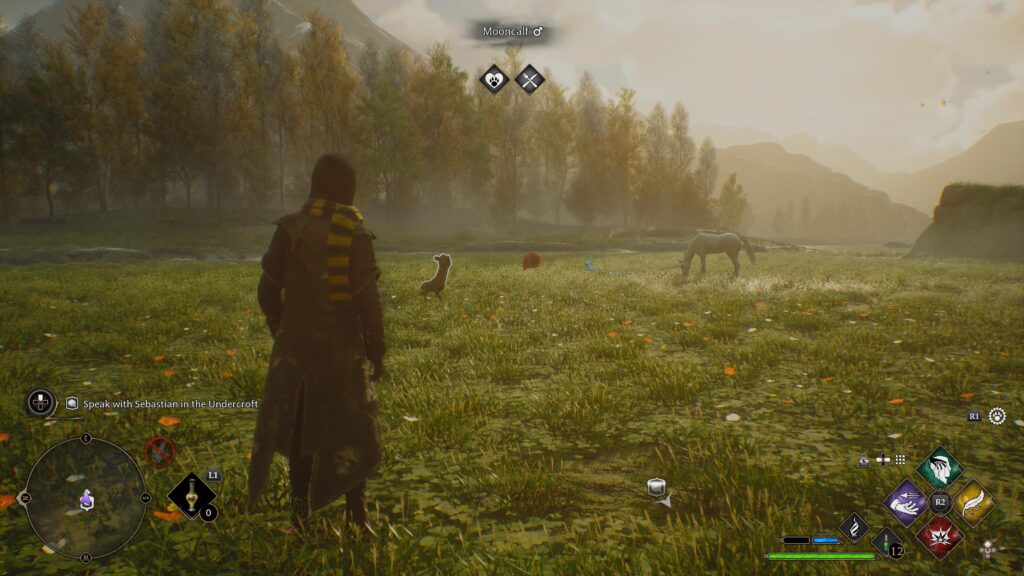
Task: Activate the red burst damage spell
Action: pos(940,535)
